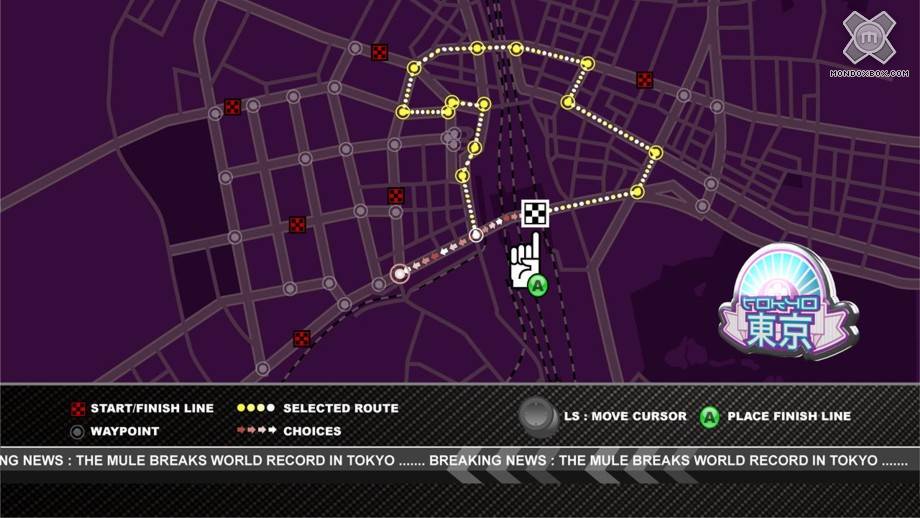The height and width of the screenshot is (518, 920).
Task: Highlight the Selected Route legend entry
Action: pos(318,409)
